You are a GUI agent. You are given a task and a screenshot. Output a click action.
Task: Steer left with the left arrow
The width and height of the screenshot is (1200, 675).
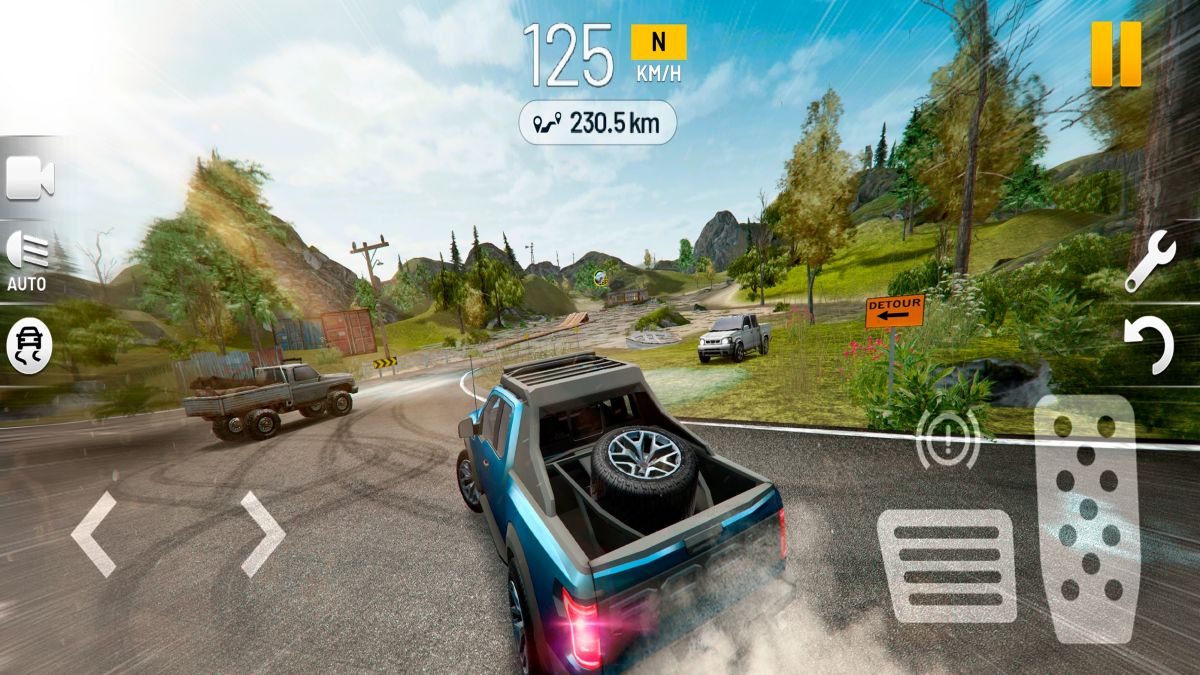tap(94, 534)
